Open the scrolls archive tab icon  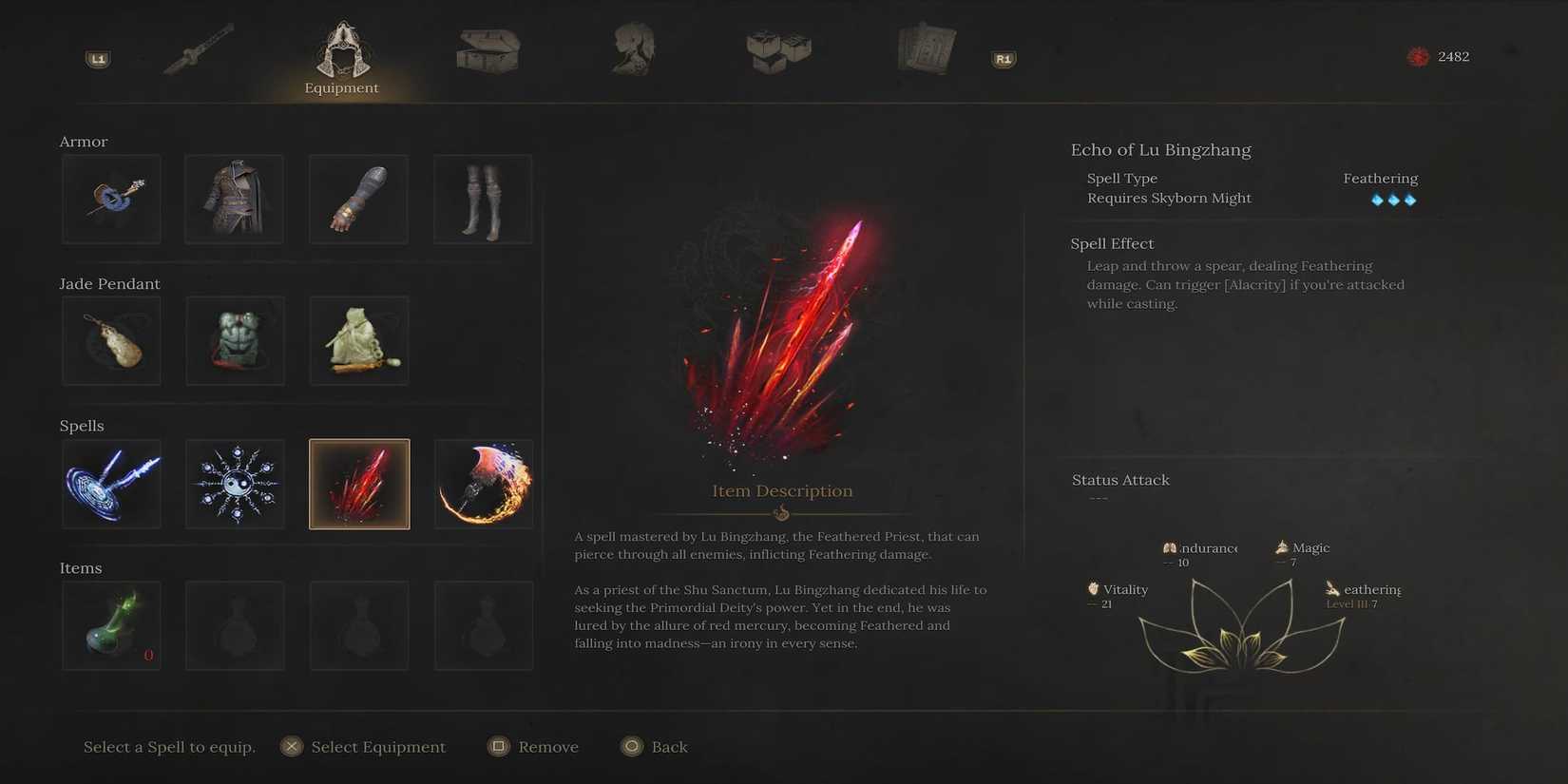click(923, 52)
